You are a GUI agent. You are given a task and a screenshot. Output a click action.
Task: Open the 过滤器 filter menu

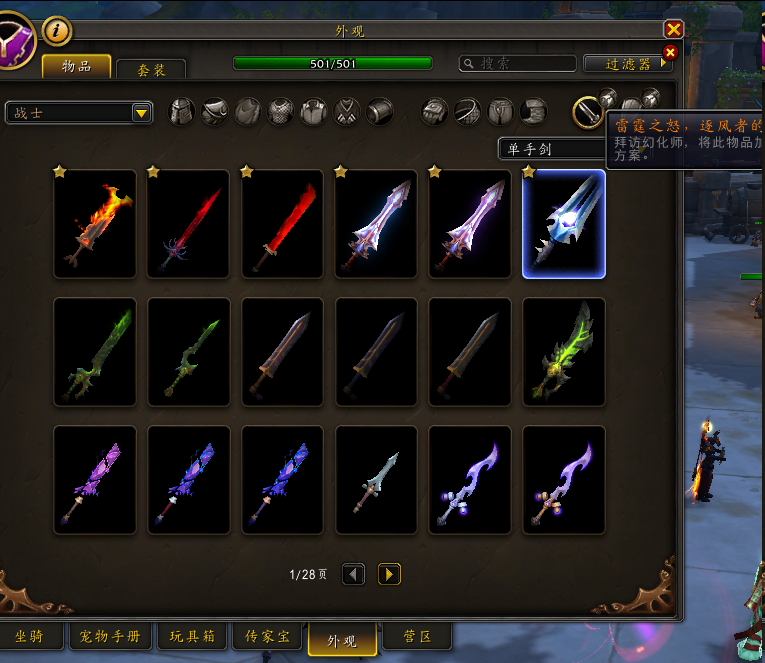pos(629,63)
